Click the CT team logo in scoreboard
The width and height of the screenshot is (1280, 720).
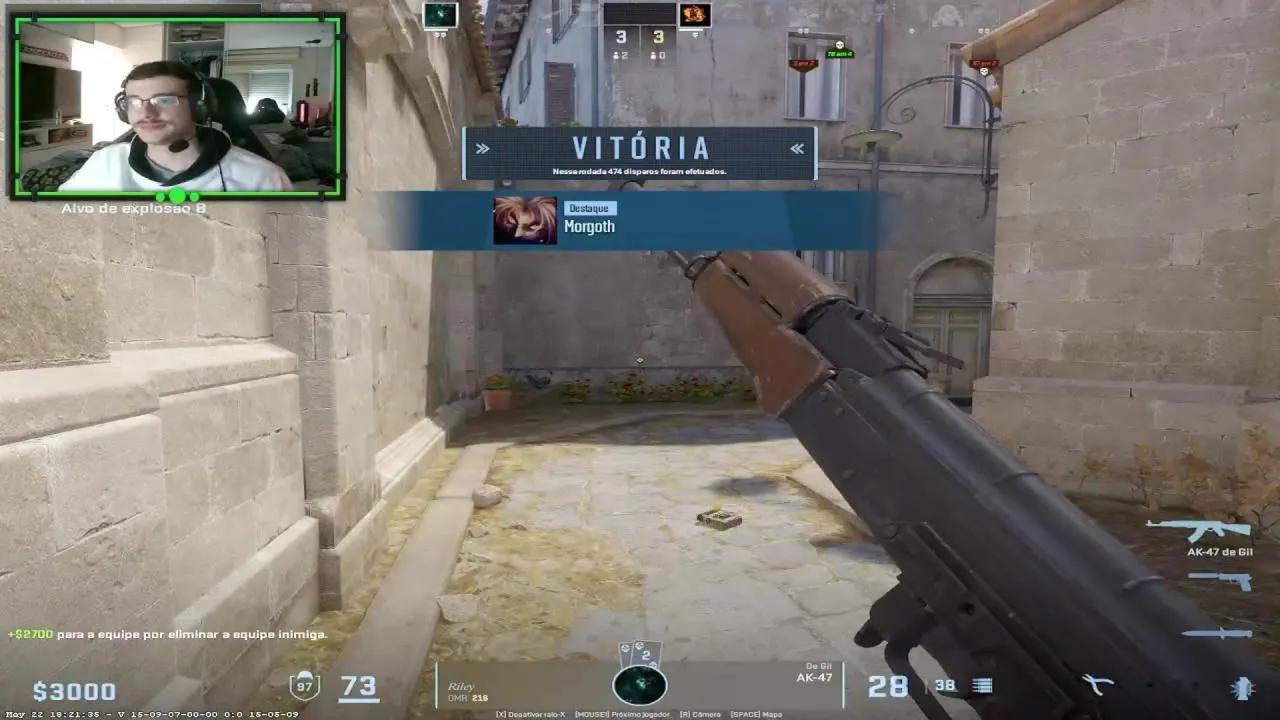click(x=438, y=16)
